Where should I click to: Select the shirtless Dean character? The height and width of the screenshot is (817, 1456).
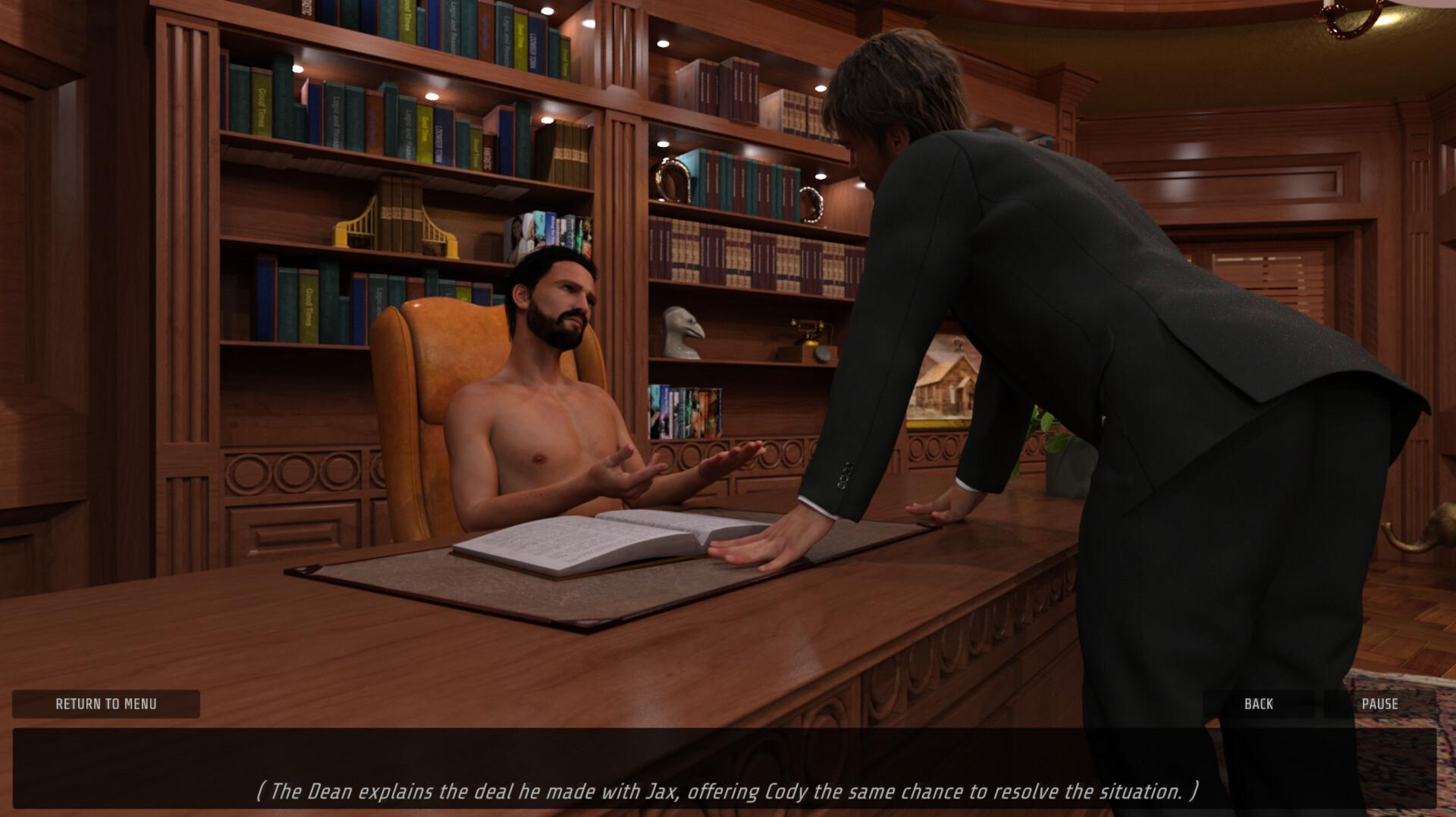pos(546,394)
